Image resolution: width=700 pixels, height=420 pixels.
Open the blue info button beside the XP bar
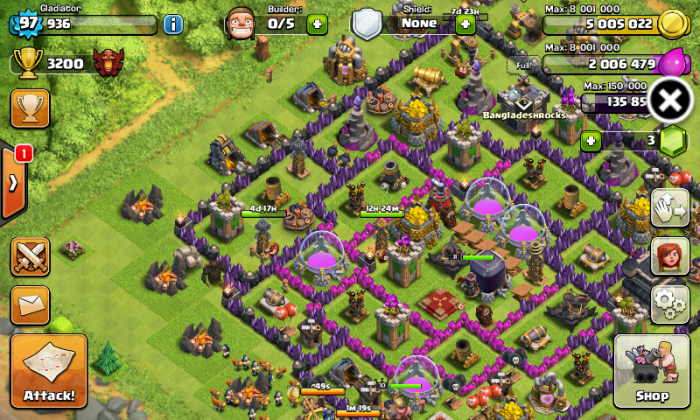[173, 24]
